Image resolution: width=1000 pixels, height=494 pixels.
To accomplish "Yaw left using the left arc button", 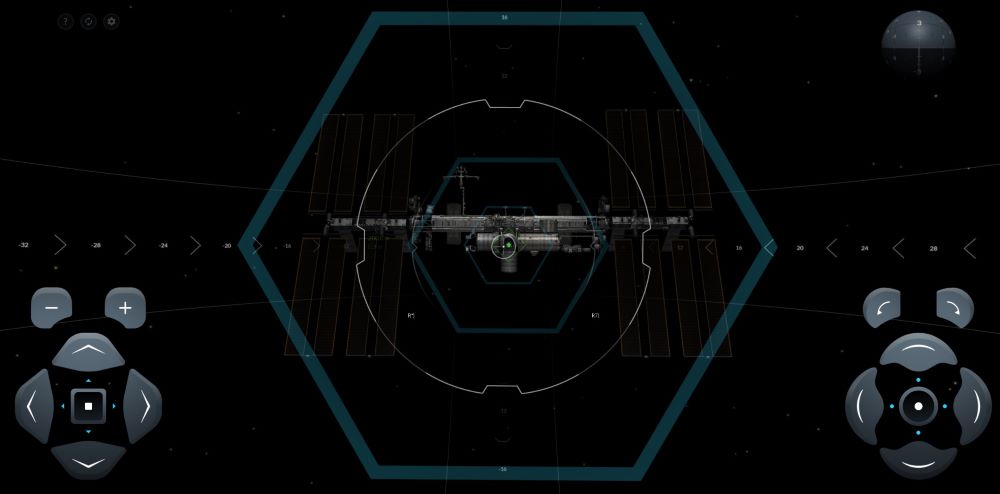I will pyautogui.click(x=863, y=406).
